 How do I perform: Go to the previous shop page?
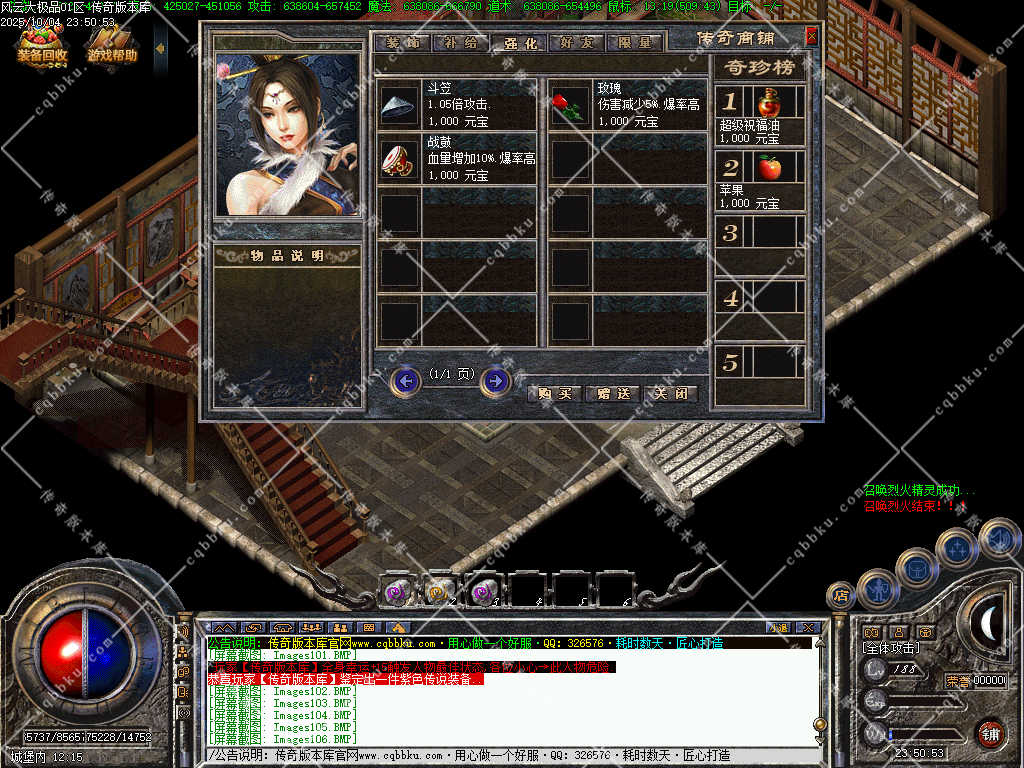click(x=405, y=381)
